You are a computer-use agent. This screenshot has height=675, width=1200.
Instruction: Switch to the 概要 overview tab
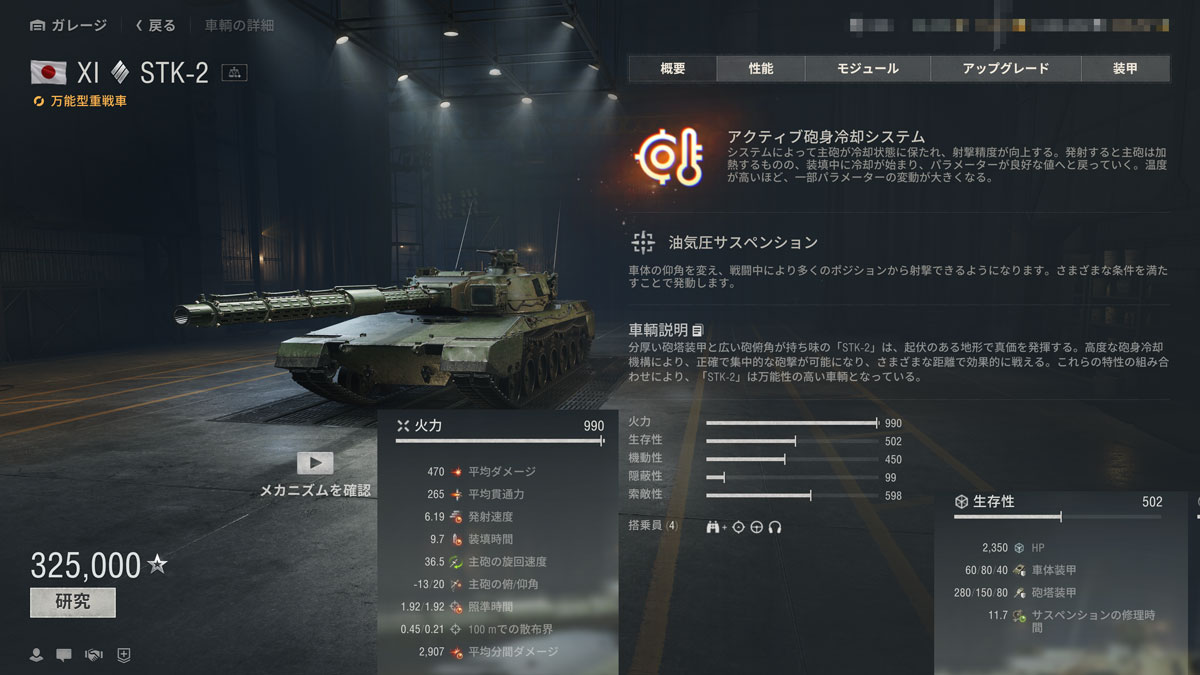673,68
